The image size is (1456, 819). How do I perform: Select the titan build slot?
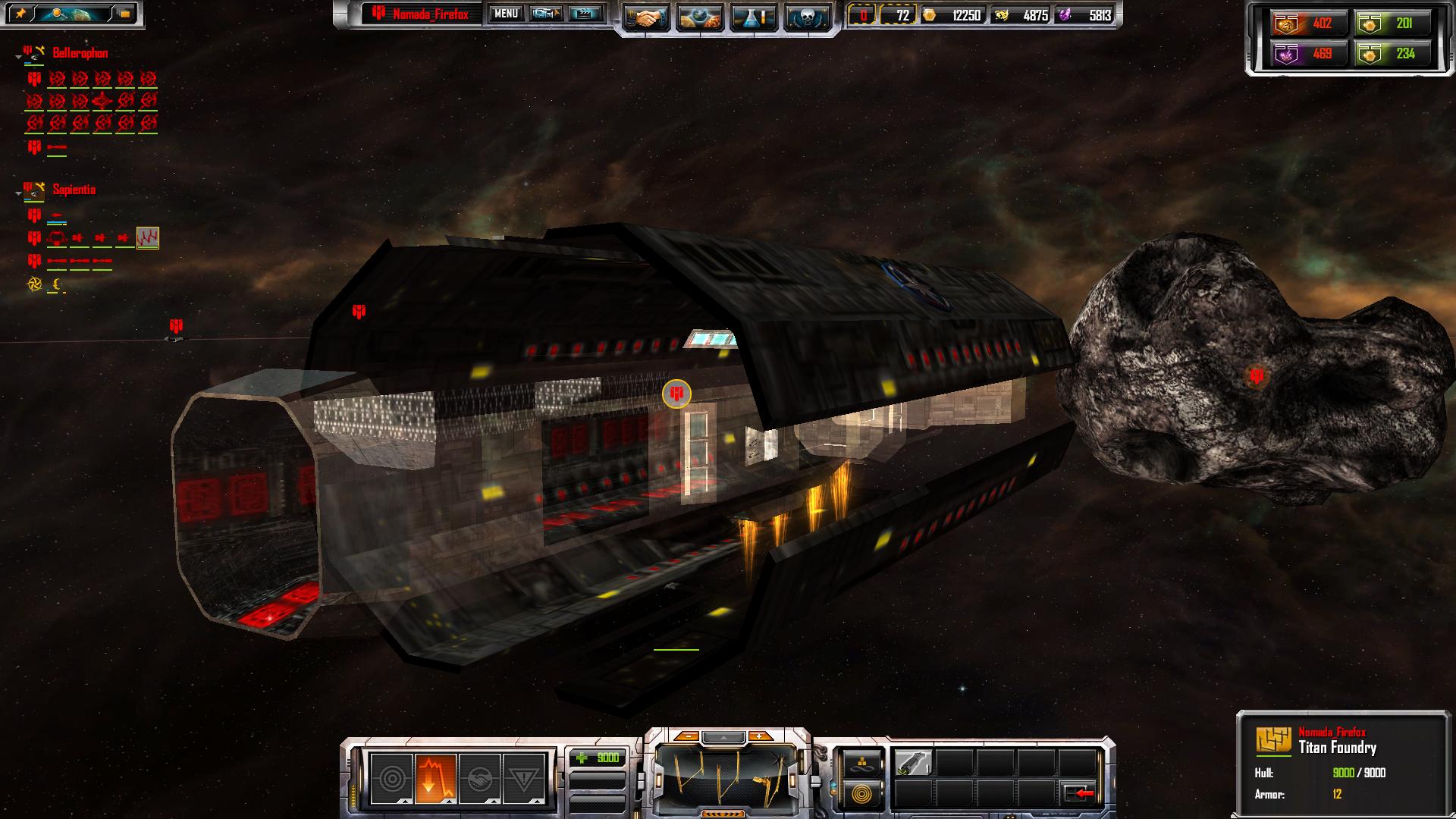point(913,763)
